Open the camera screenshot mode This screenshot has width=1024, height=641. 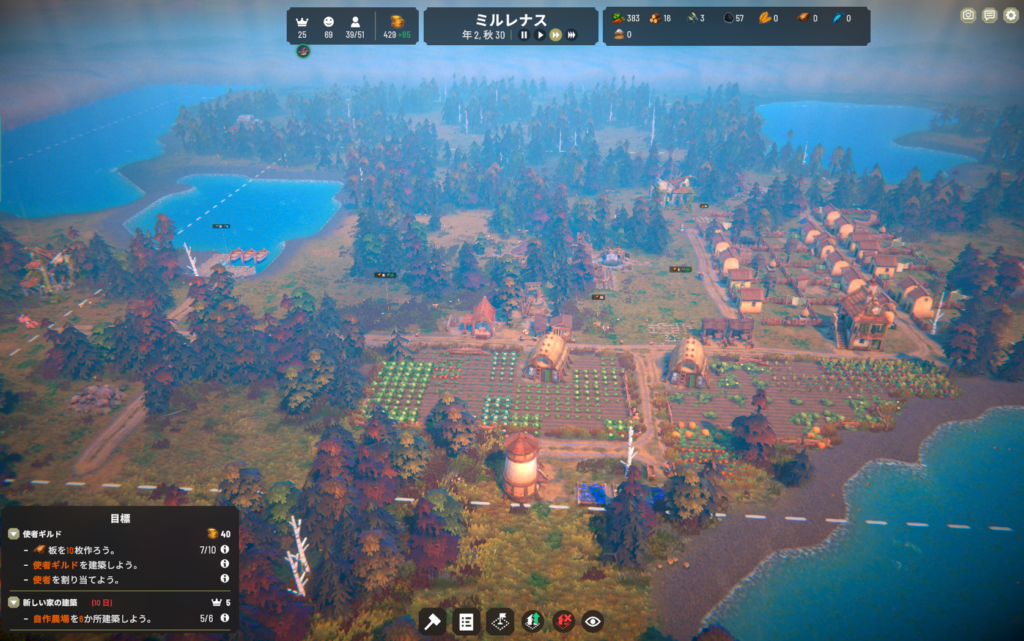[x=968, y=15]
